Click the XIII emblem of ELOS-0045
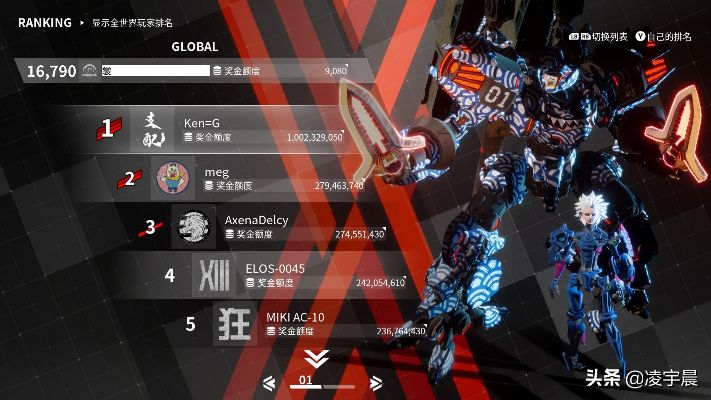The image size is (711, 400). point(214,275)
